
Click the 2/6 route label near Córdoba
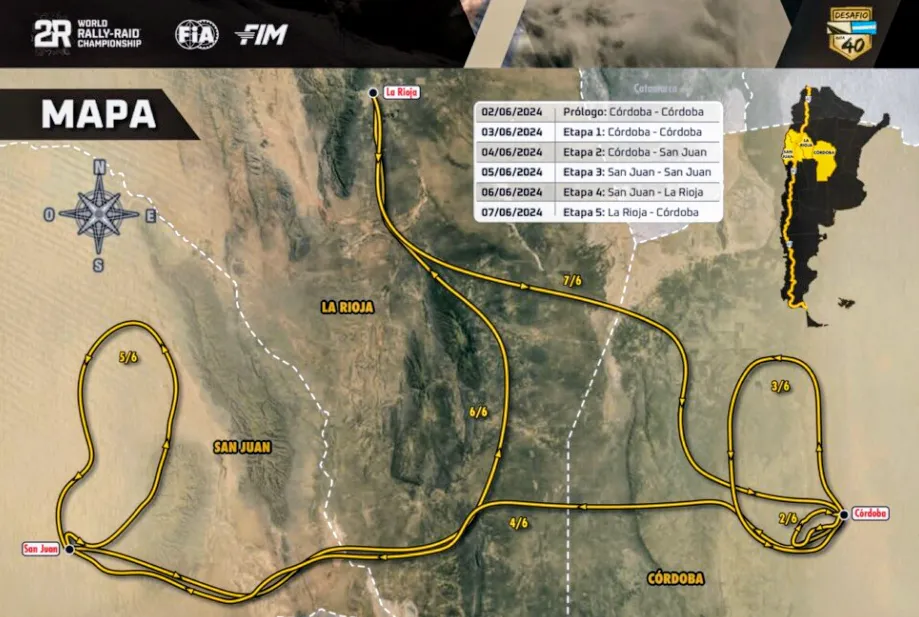788,518
